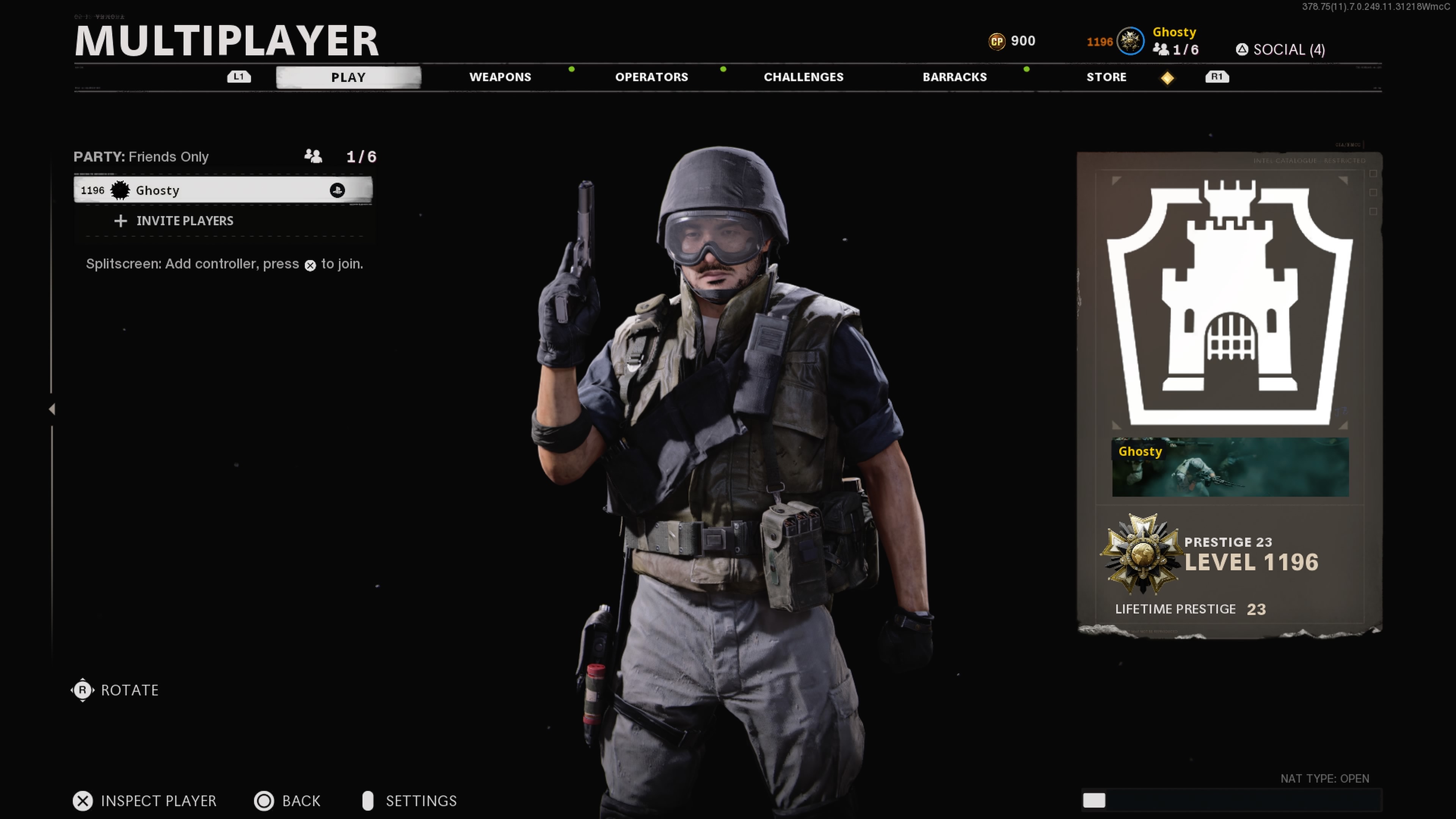Go Back from the multiplayer lobby
The height and width of the screenshot is (819, 1456).
(288, 801)
